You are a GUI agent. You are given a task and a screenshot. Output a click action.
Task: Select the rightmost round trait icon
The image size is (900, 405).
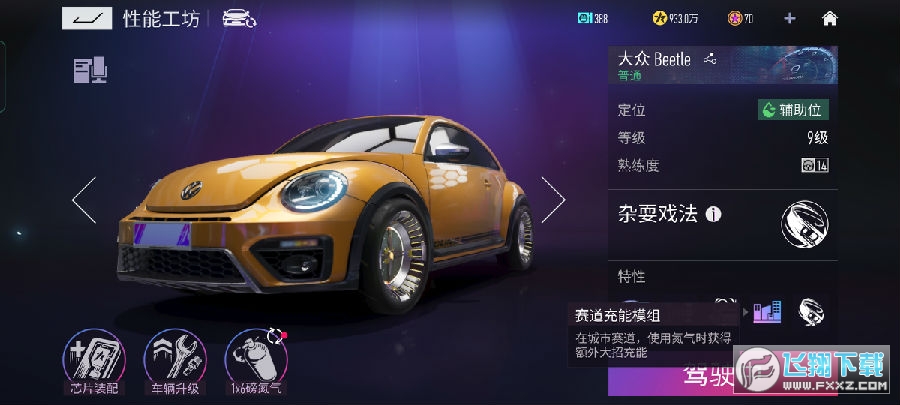[811, 312]
